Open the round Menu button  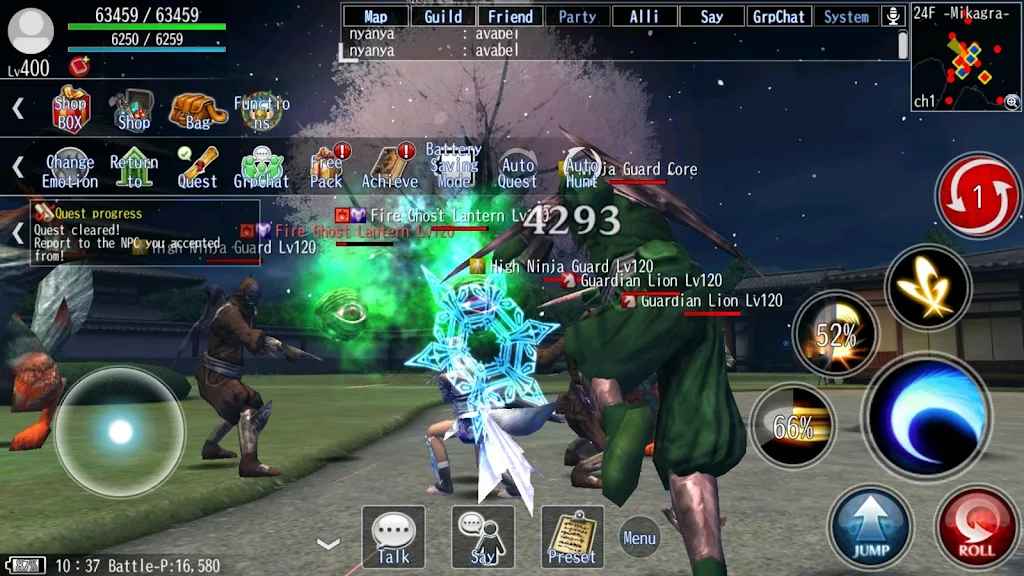(639, 538)
